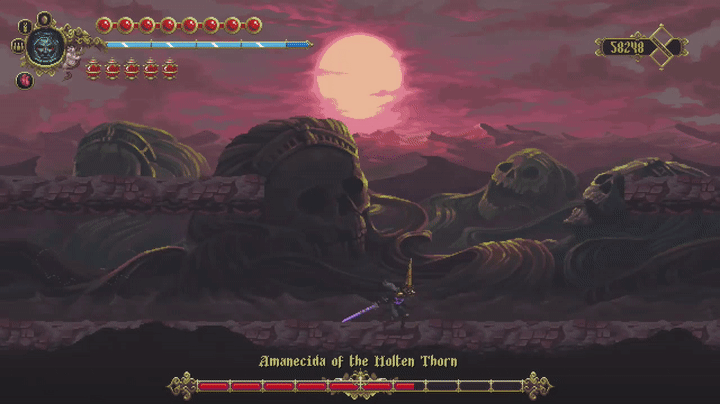720x404 pixels.
Task: Click the Penitent One mask portrait
Action: coord(46,45)
